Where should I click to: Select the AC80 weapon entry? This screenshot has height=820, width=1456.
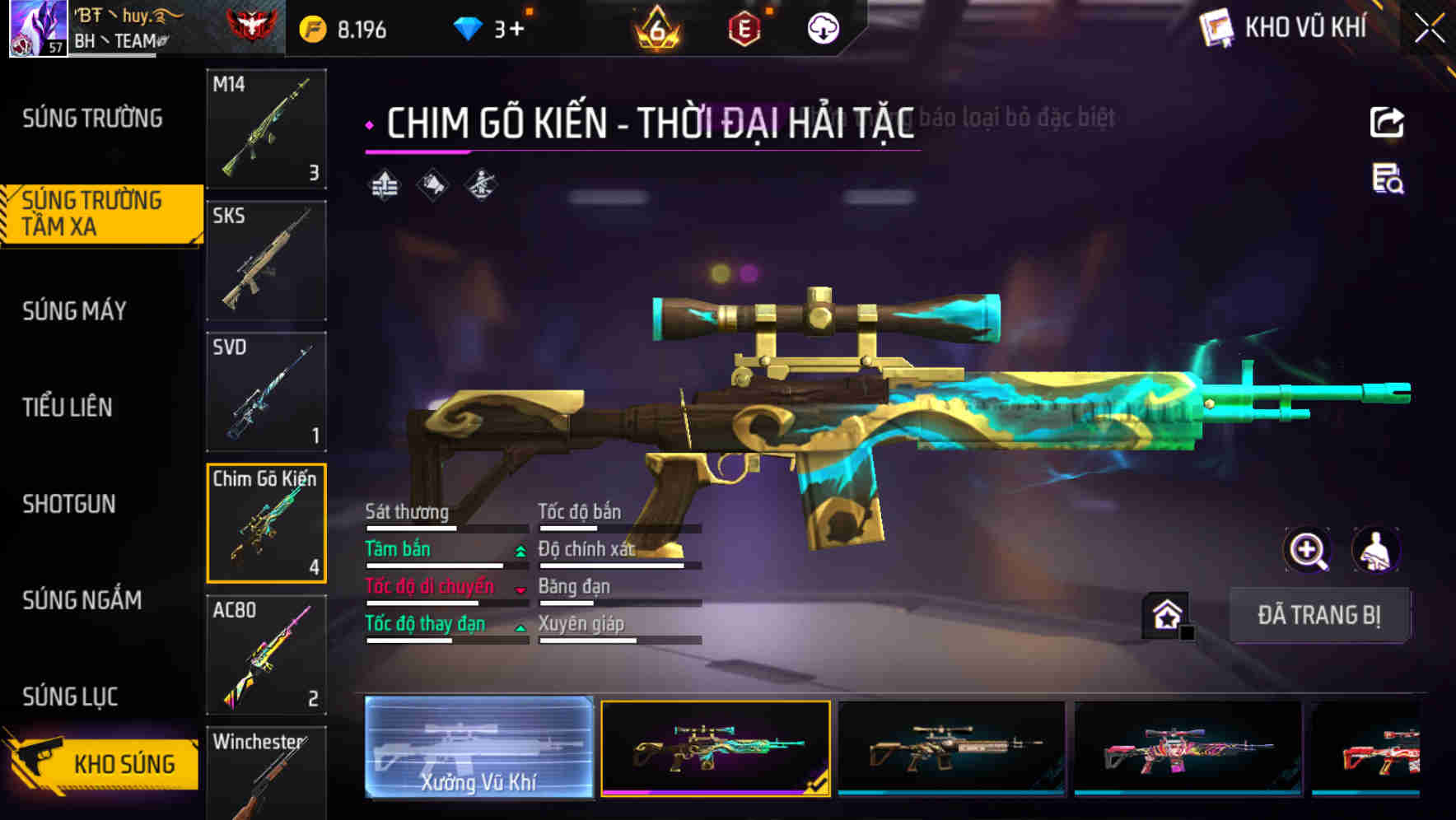click(x=266, y=655)
